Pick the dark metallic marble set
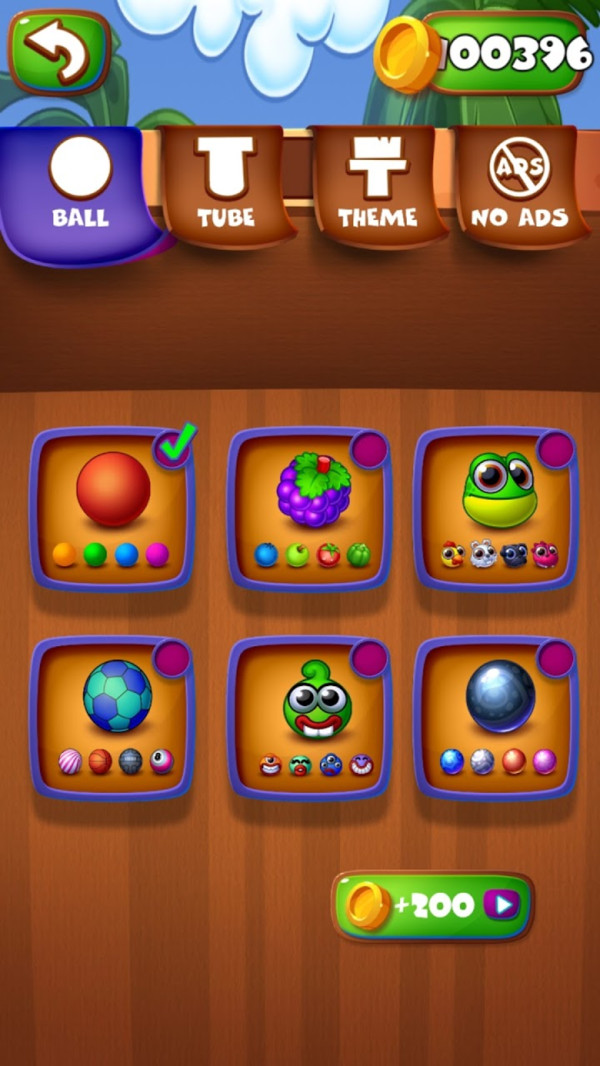This screenshot has width=600, height=1066. pyautogui.click(x=498, y=717)
